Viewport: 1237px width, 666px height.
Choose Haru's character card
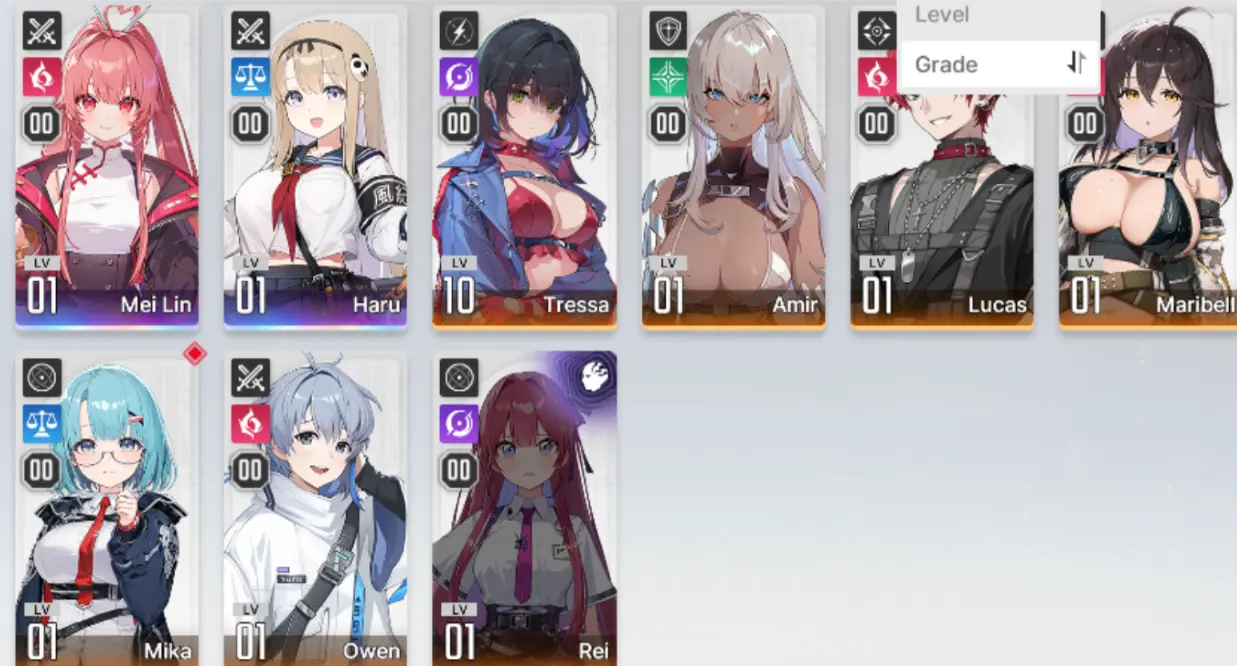coord(315,170)
